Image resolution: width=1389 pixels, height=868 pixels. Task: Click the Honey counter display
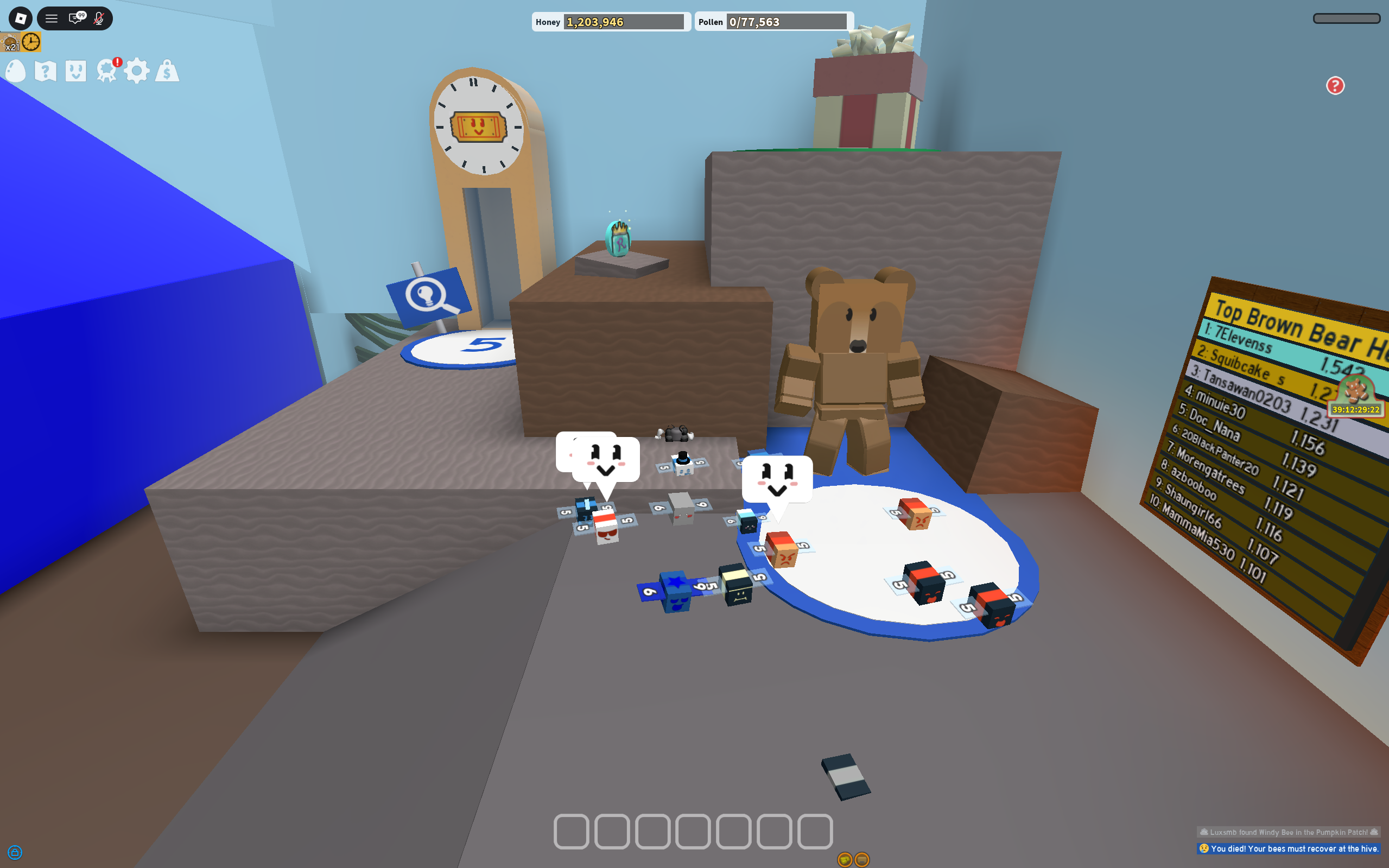[x=611, y=22]
